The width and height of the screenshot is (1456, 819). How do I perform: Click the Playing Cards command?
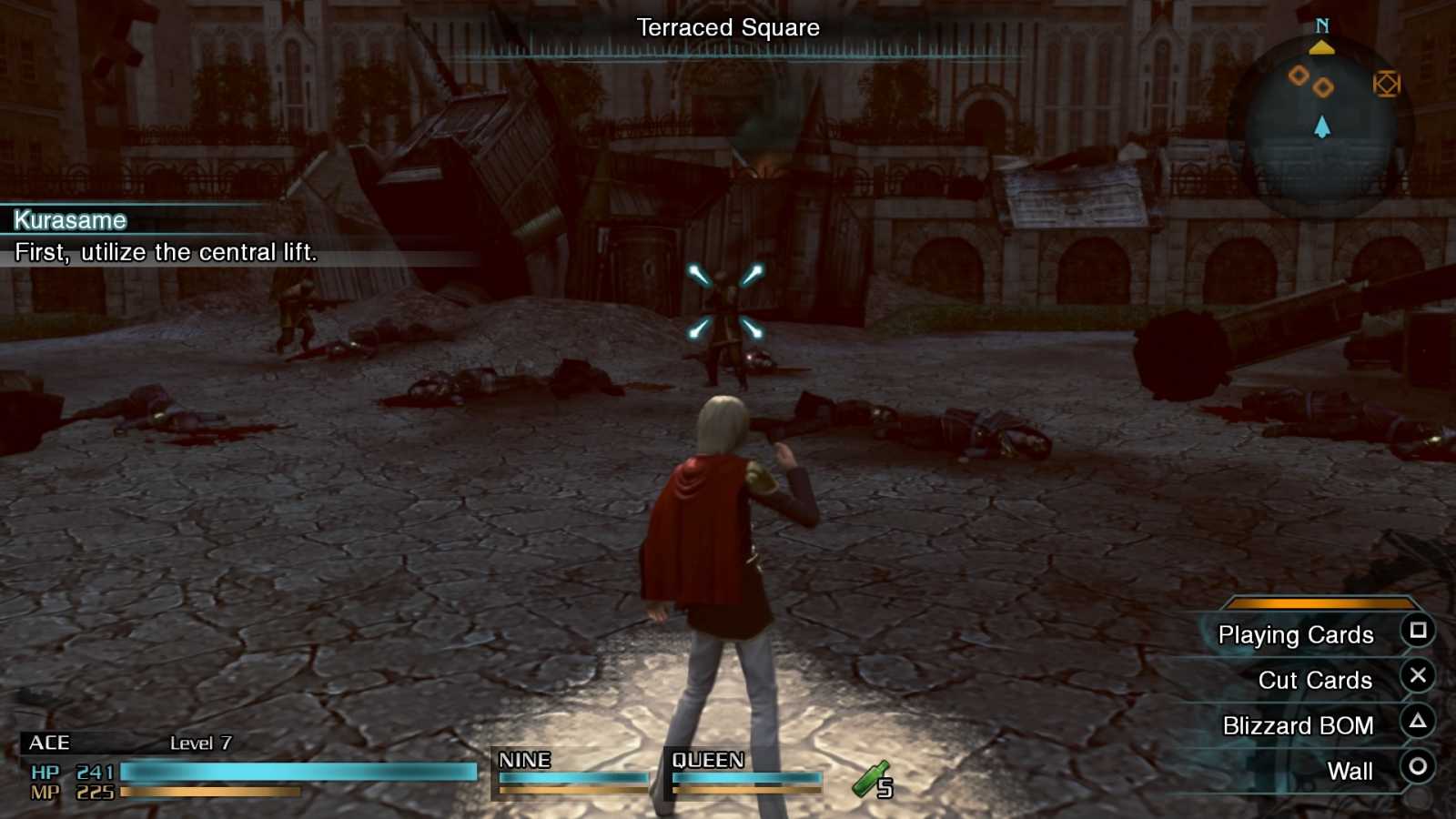point(1298,635)
